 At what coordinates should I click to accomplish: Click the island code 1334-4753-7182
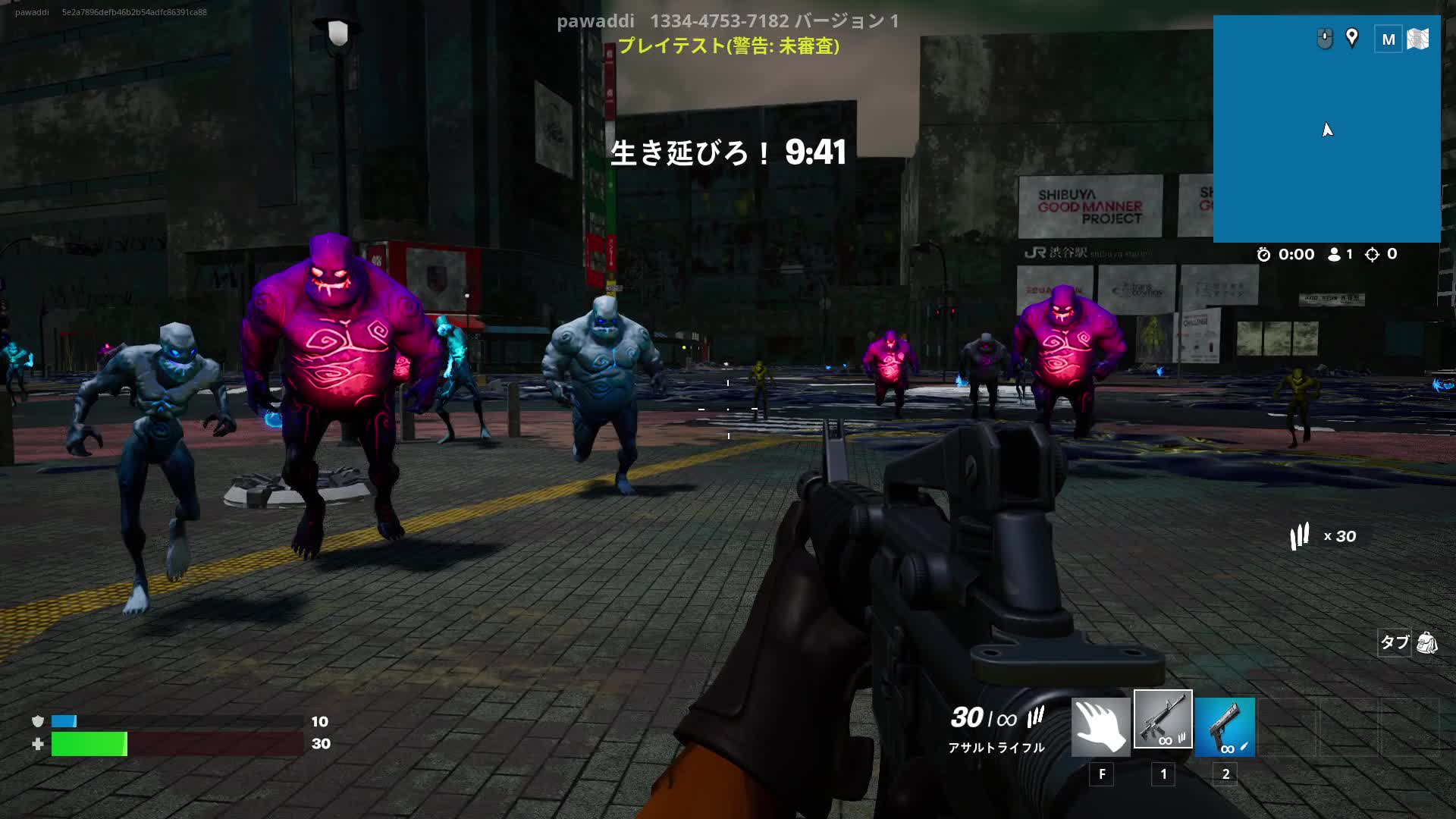pos(720,22)
